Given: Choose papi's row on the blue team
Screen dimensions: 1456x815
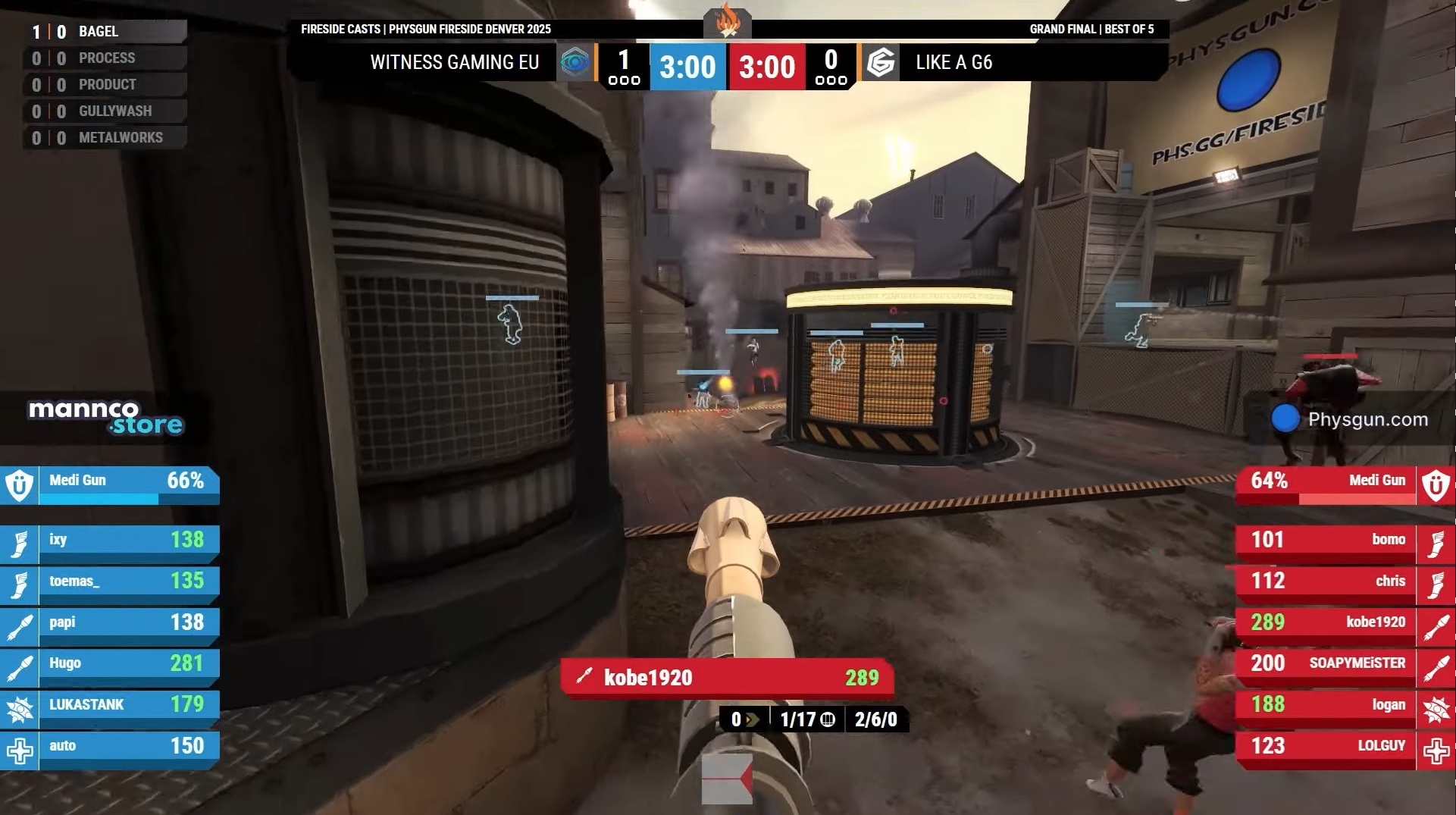Looking at the screenshot, I should point(110,622).
